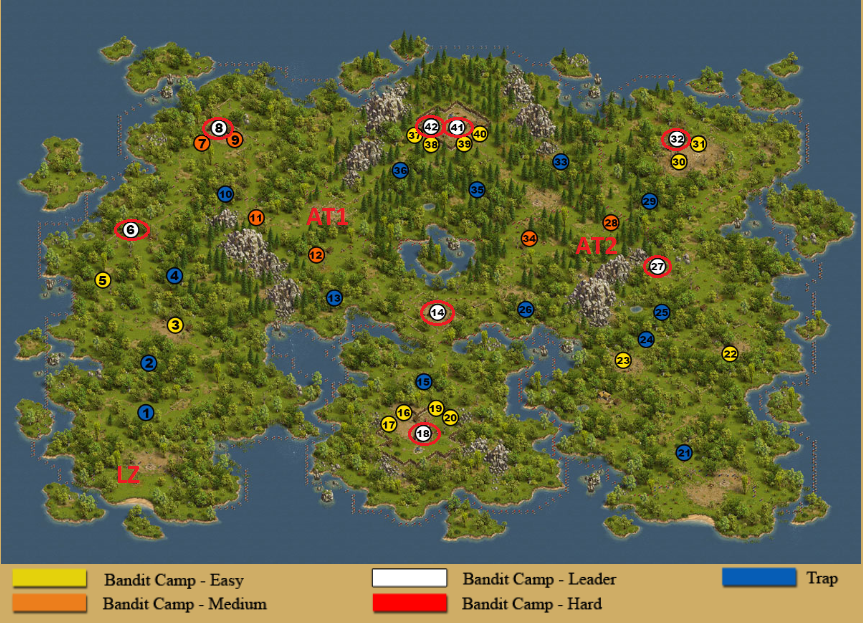
Task: Select leader camp marker 6
Action: [131, 230]
